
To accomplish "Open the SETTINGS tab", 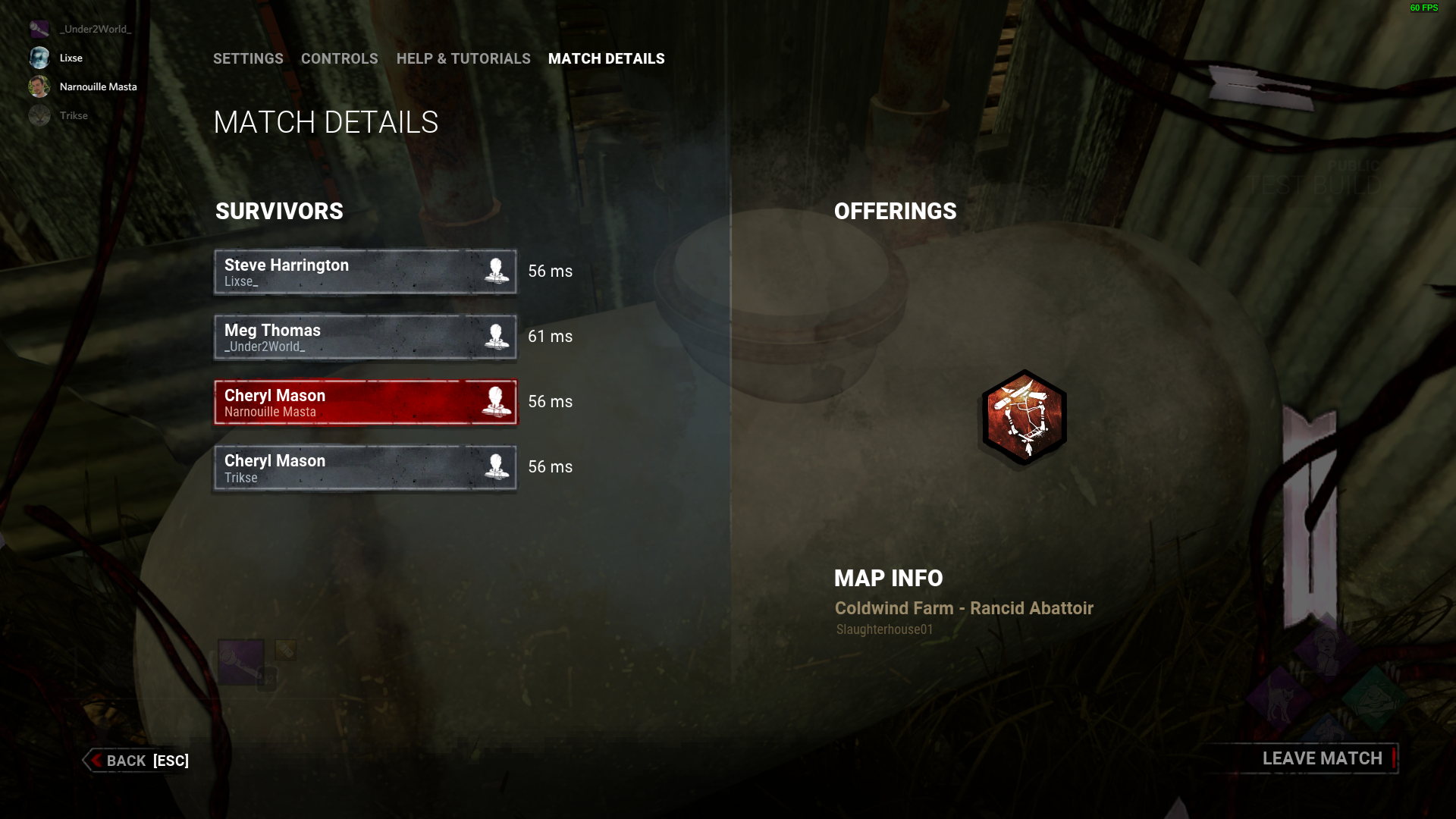I will 248,58.
